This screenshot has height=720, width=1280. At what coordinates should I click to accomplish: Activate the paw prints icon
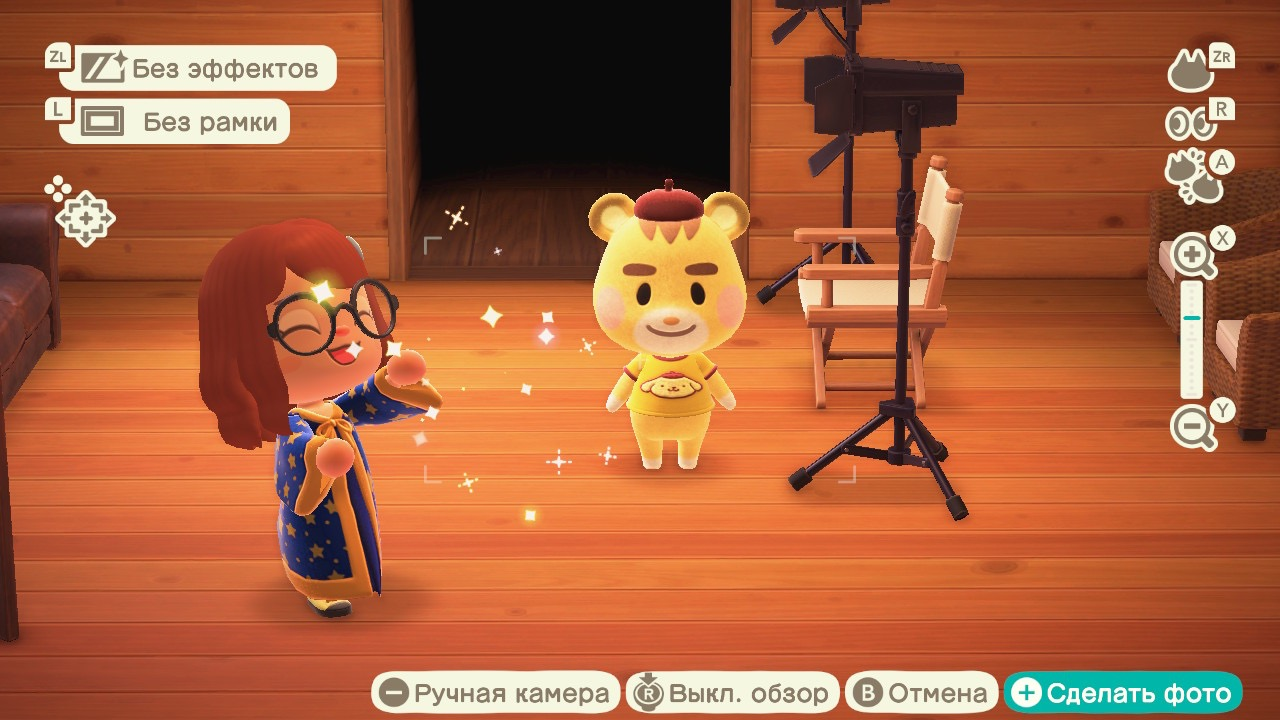click(1191, 177)
